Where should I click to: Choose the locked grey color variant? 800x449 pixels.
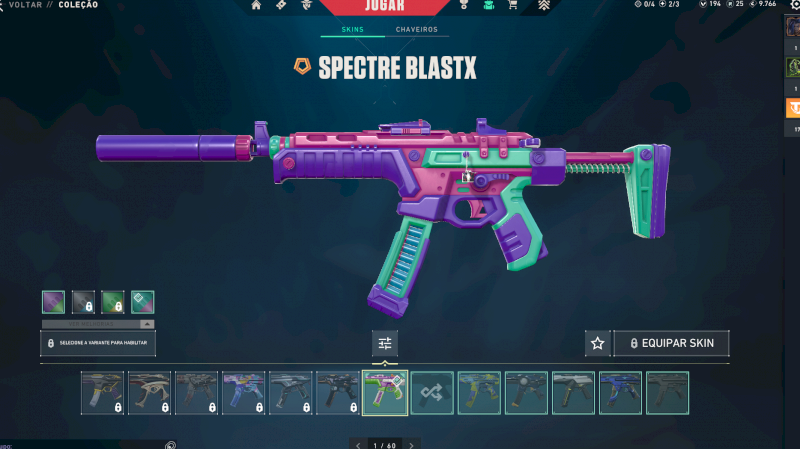point(83,301)
